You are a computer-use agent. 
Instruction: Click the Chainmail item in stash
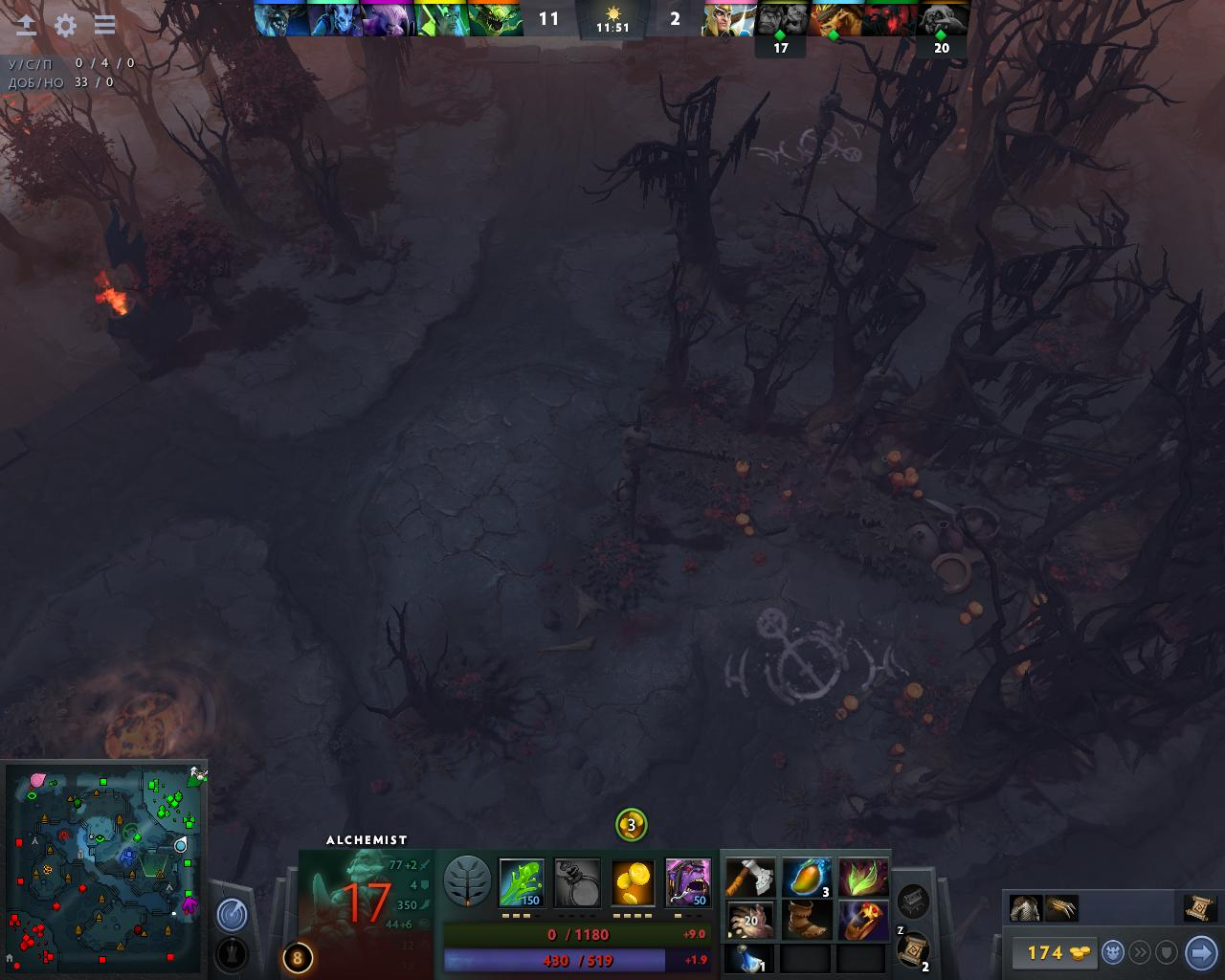1025,907
